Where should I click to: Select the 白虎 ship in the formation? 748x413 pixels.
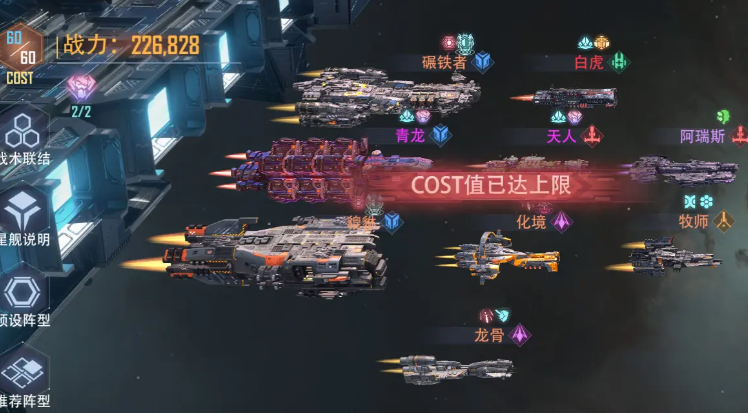tap(573, 97)
